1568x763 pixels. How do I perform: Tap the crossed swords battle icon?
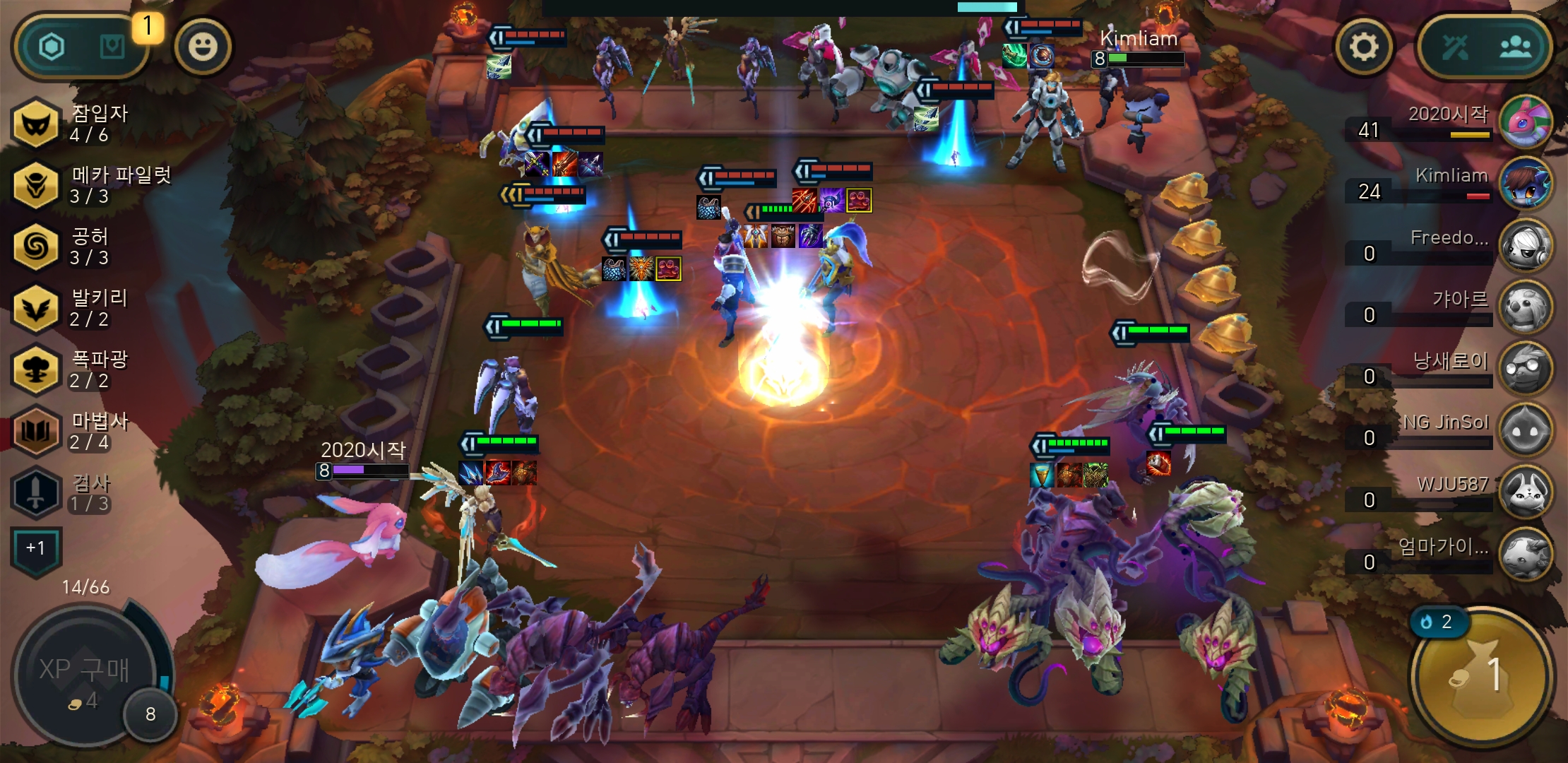pos(1456,47)
